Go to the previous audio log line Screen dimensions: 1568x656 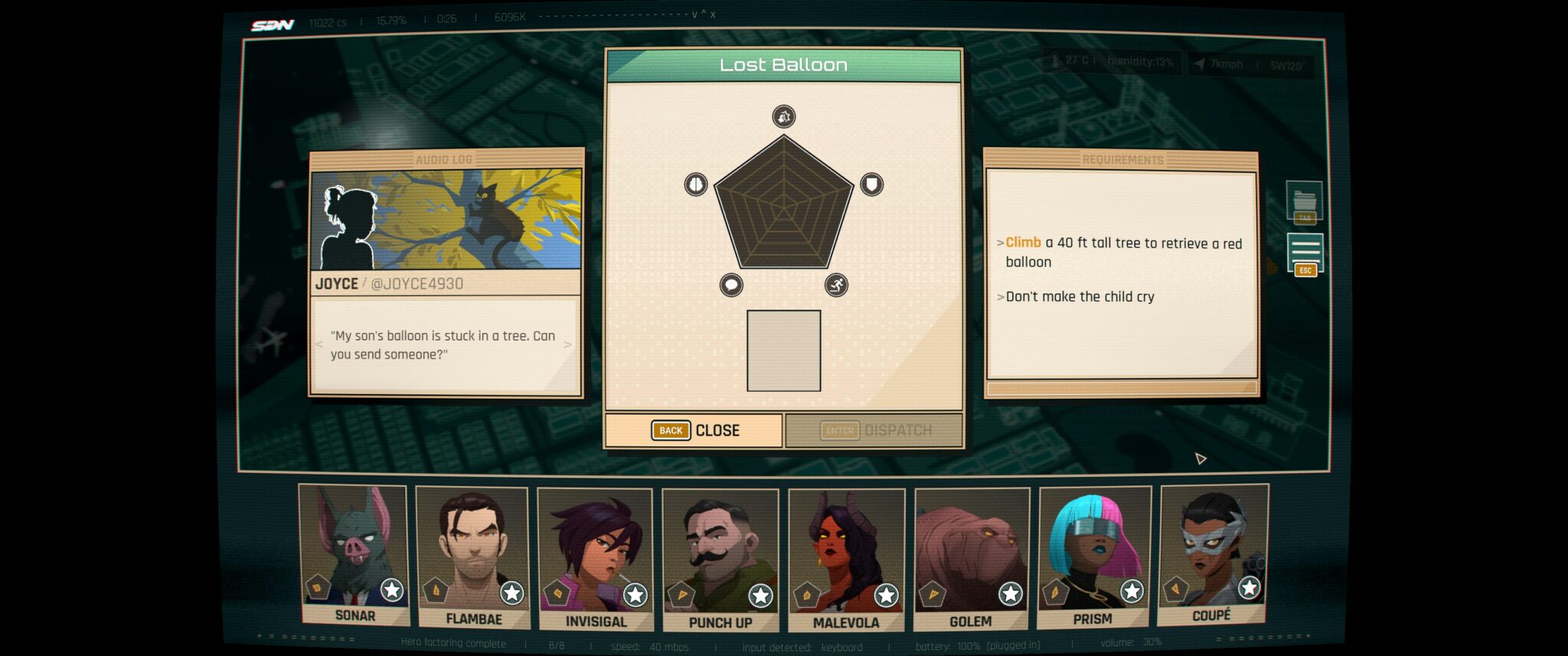pos(319,344)
